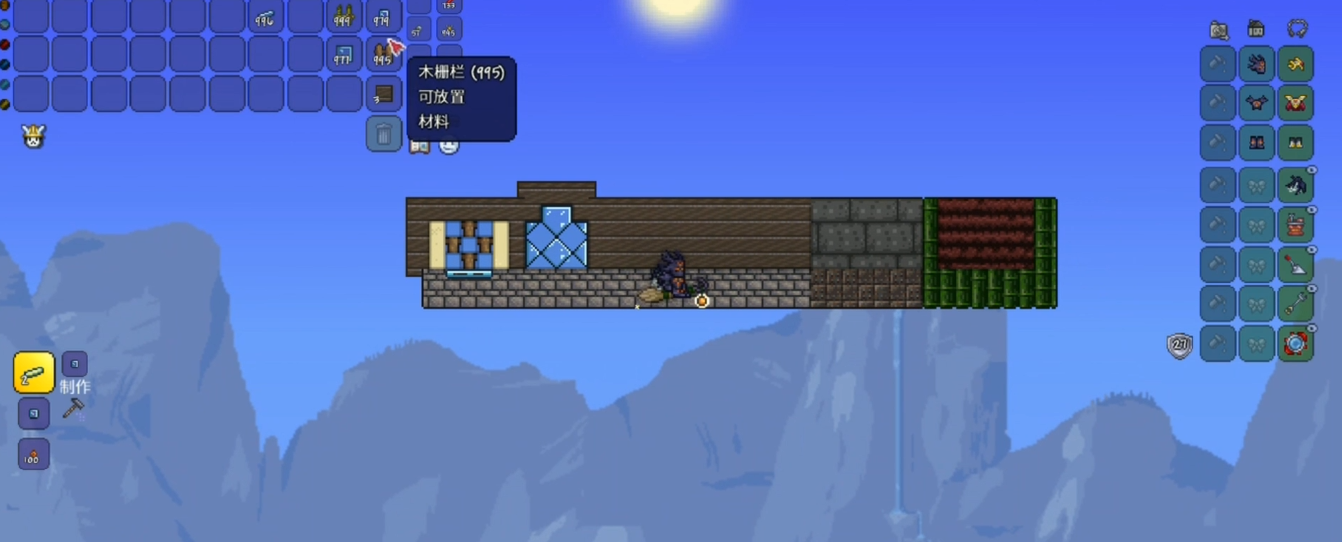Select the wood fence stack of 995
Screen dimensions: 1342x542
coord(383,54)
